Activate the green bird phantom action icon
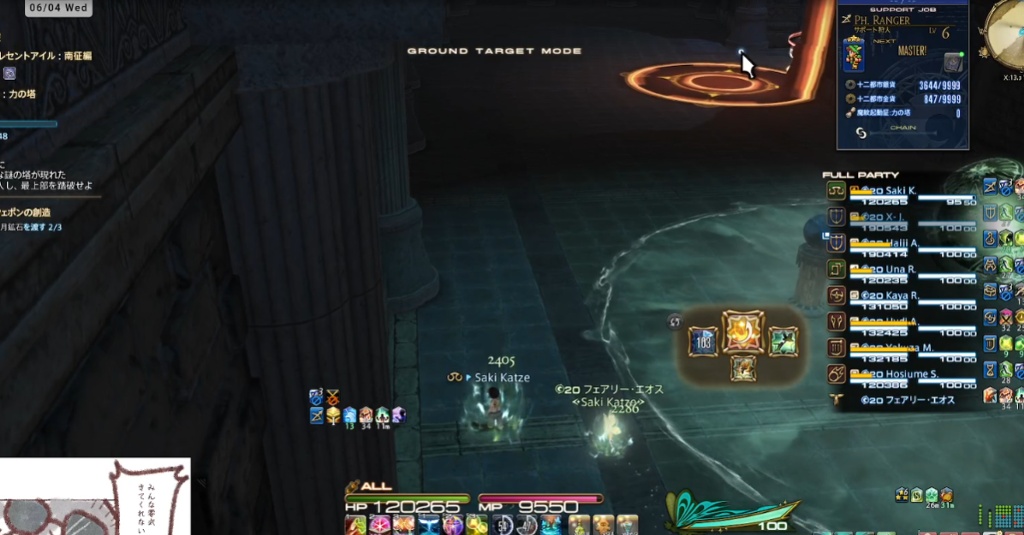This screenshot has height=535, width=1024. [x=783, y=341]
